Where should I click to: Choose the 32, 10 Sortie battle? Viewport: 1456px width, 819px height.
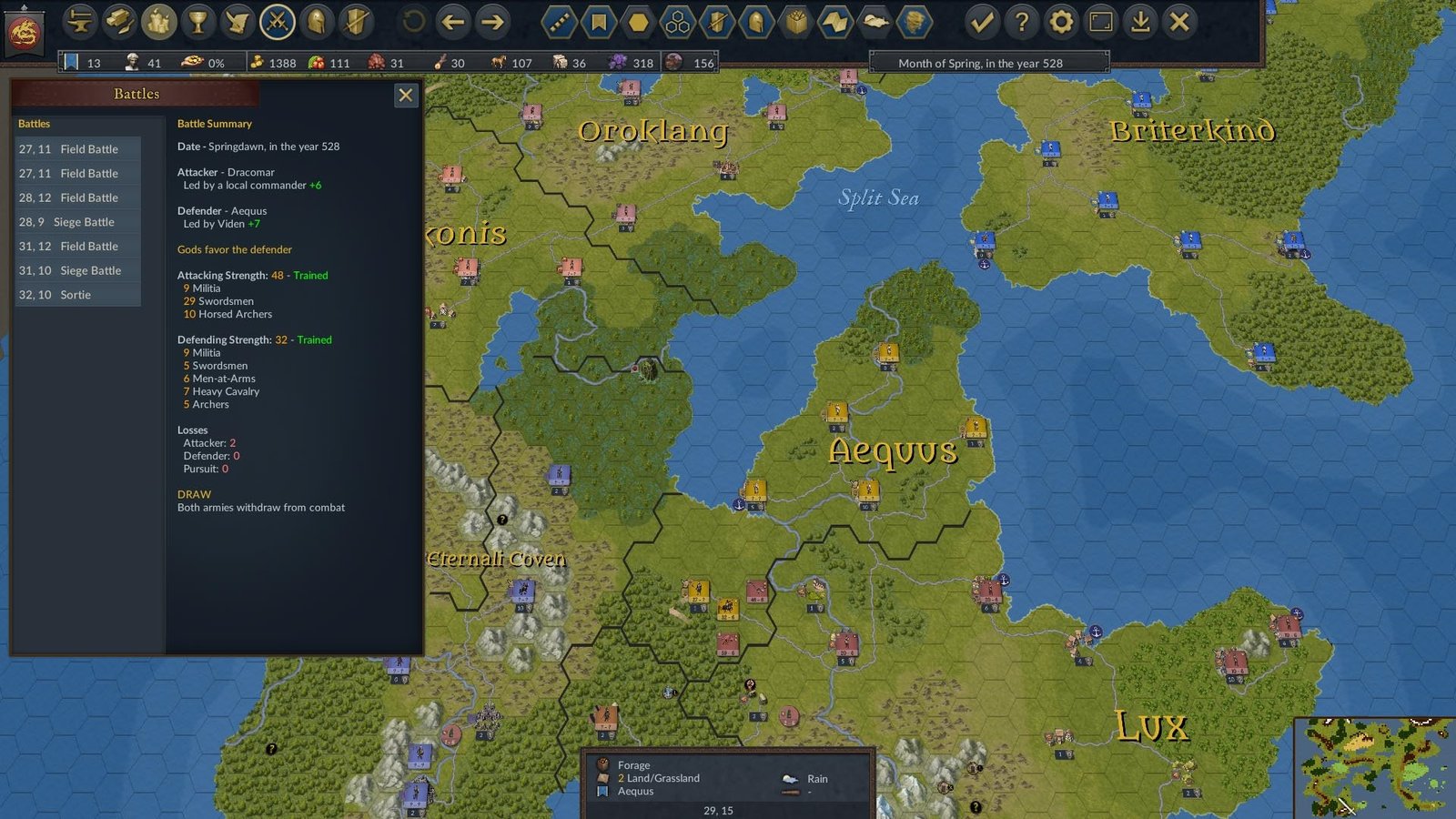pos(78,295)
